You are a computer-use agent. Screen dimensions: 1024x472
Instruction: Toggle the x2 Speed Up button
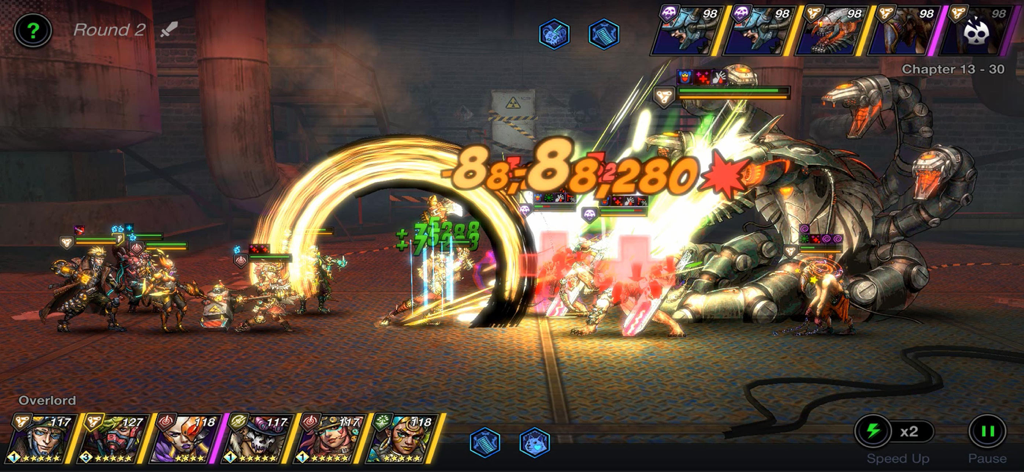coord(893,432)
